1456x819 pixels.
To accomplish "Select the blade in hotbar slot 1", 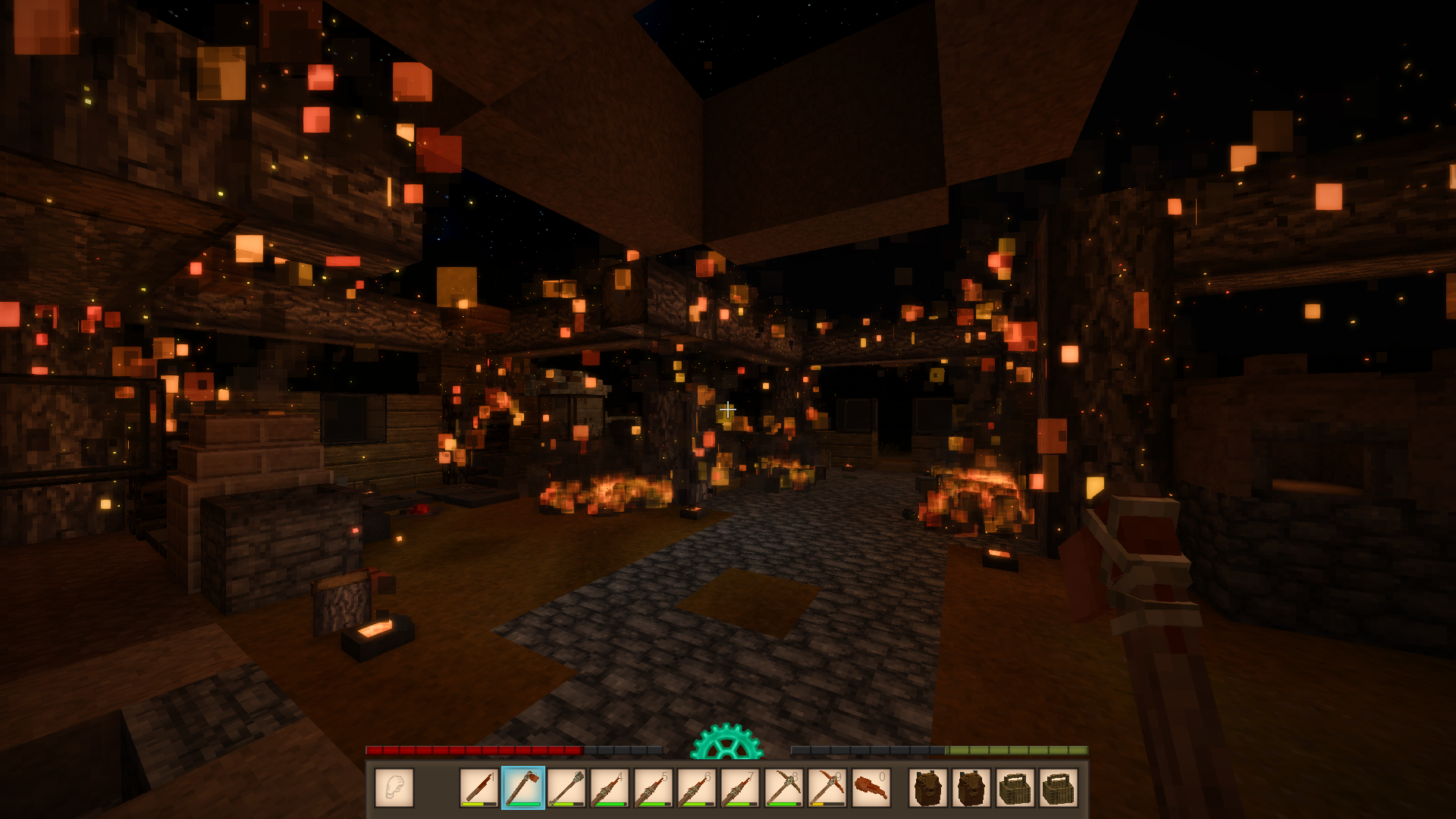I will (x=479, y=788).
